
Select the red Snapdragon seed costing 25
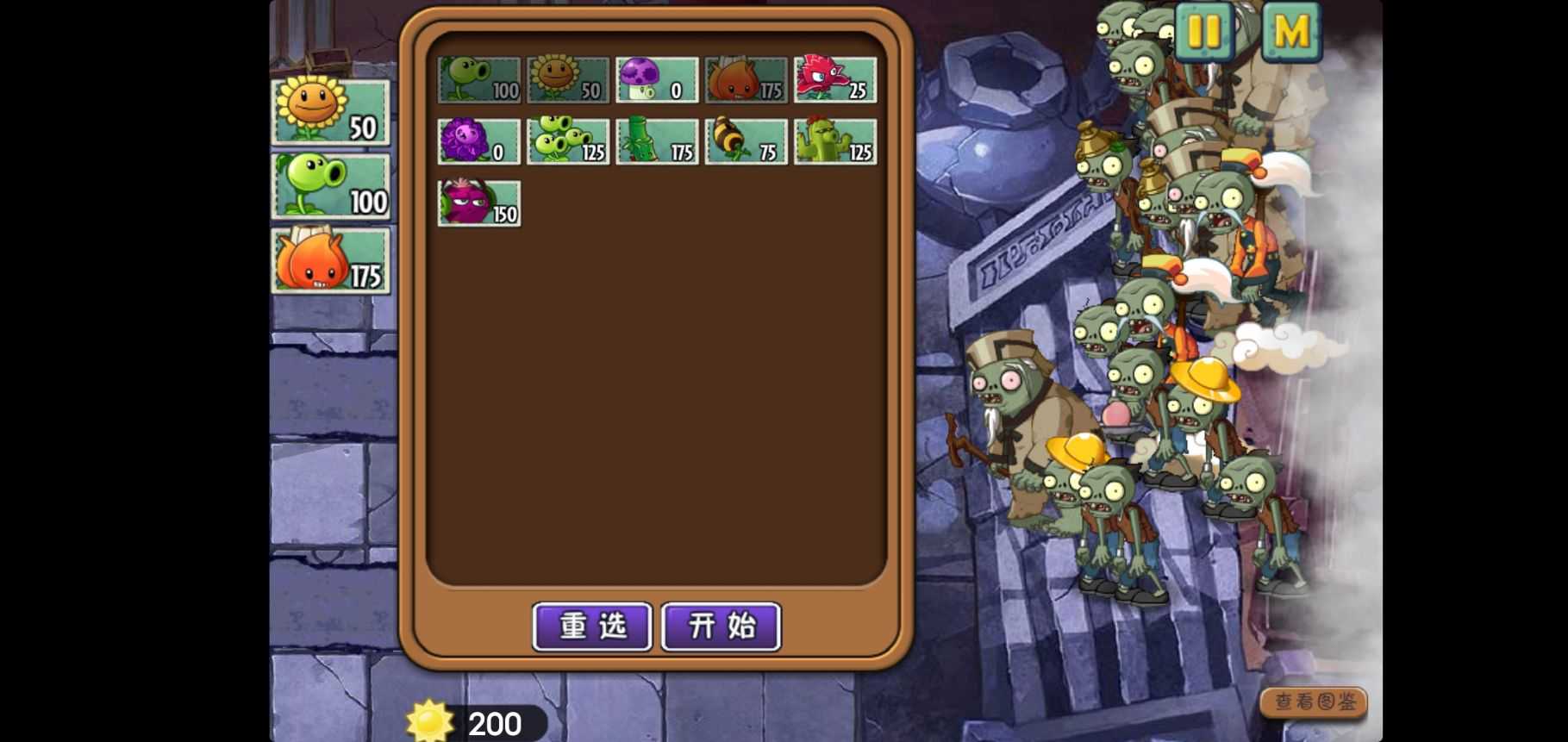834,78
